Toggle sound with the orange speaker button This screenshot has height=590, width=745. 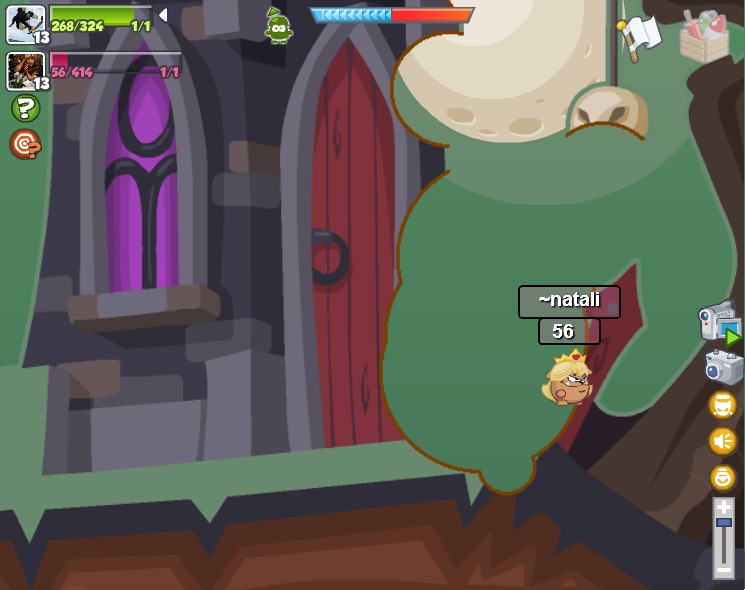(x=722, y=441)
